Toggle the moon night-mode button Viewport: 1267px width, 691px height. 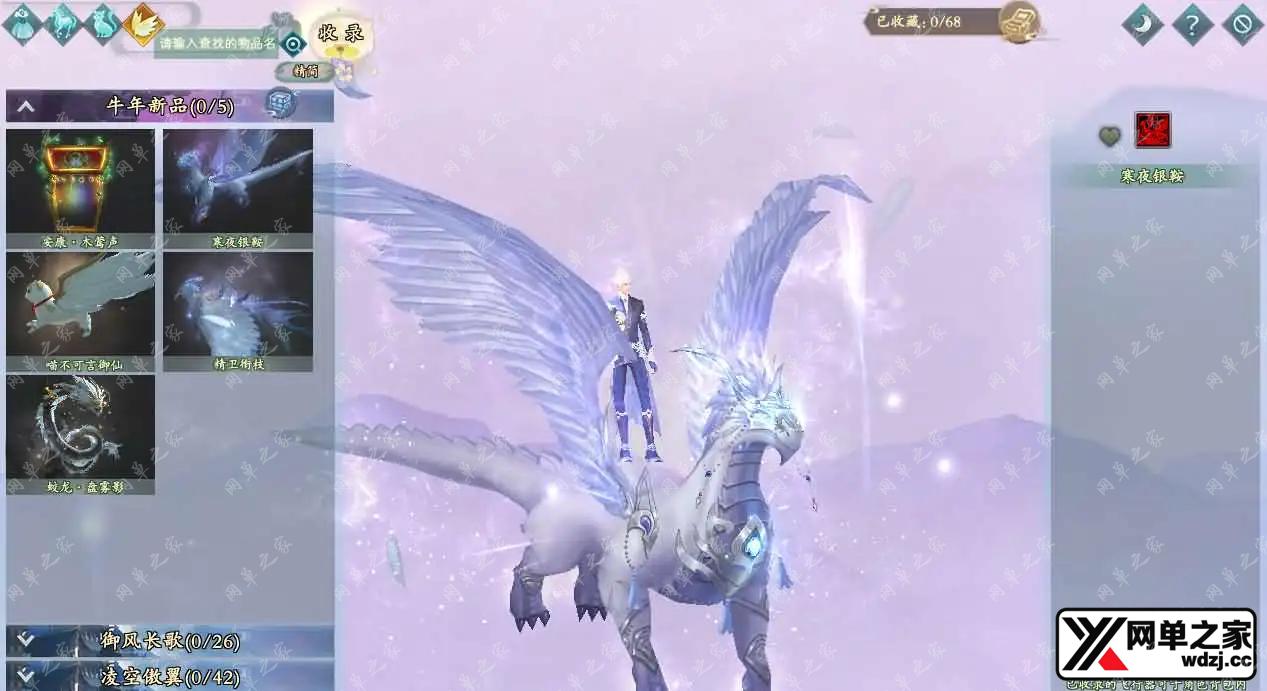coord(1142,24)
